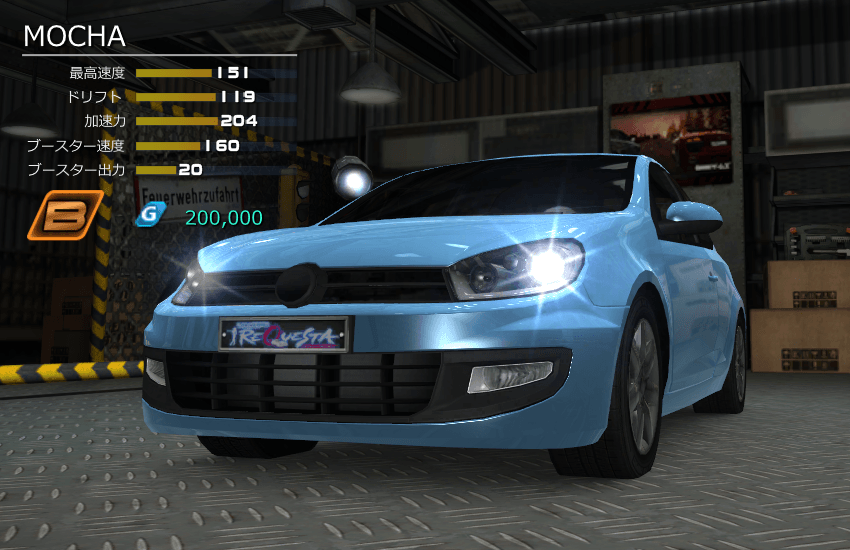
Task: Select the blue G currency icon
Action: click(x=150, y=216)
